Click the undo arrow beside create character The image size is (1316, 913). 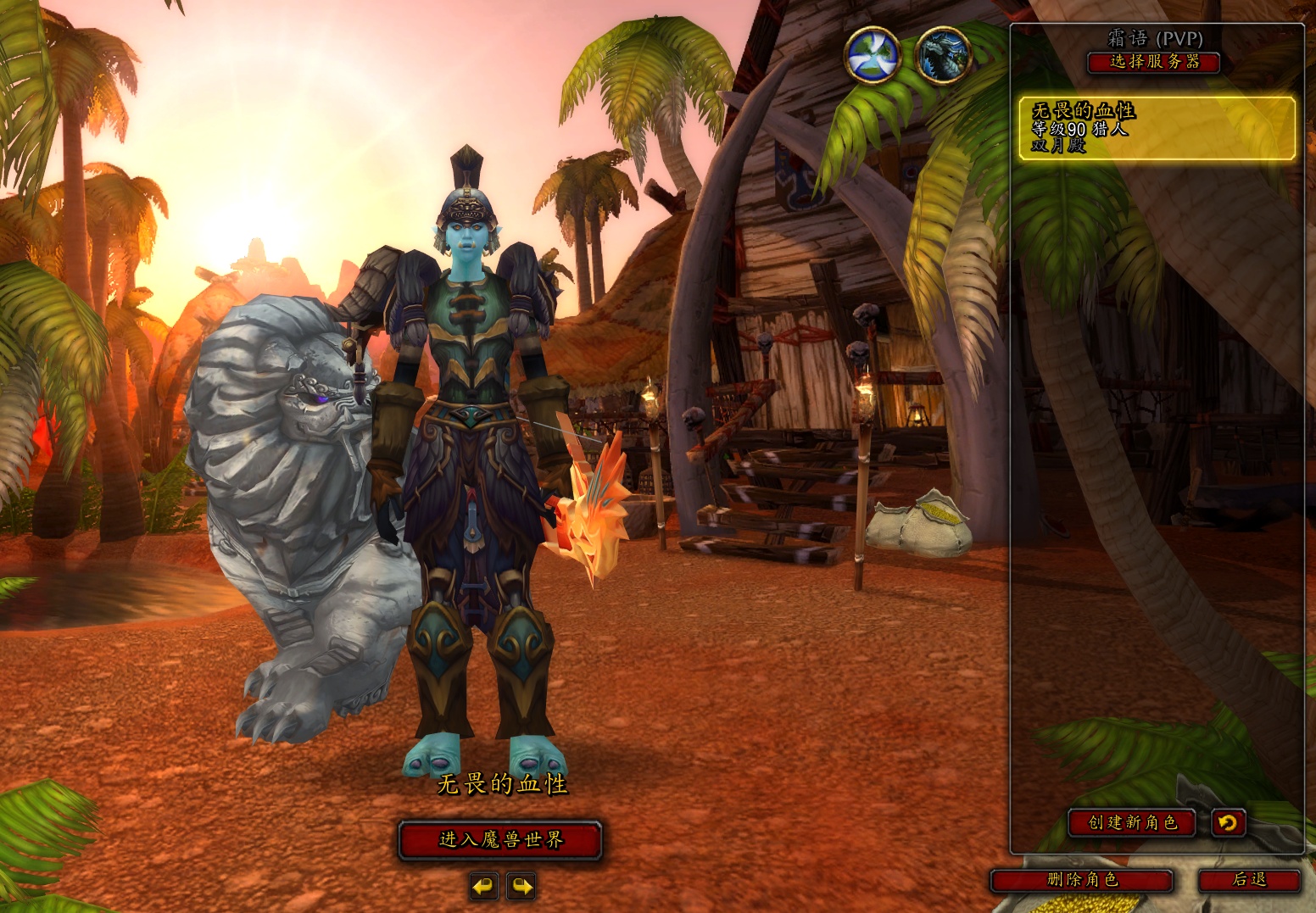(1228, 822)
